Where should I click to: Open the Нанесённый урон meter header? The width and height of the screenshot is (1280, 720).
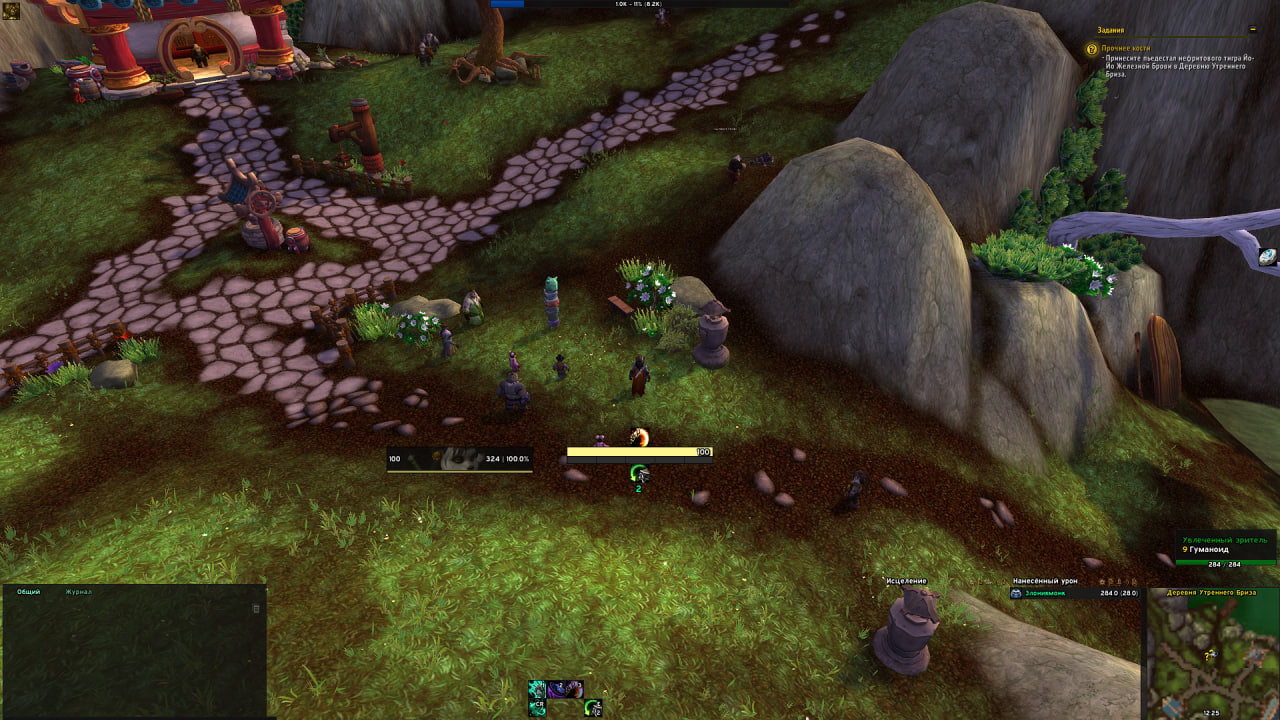pos(1045,581)
